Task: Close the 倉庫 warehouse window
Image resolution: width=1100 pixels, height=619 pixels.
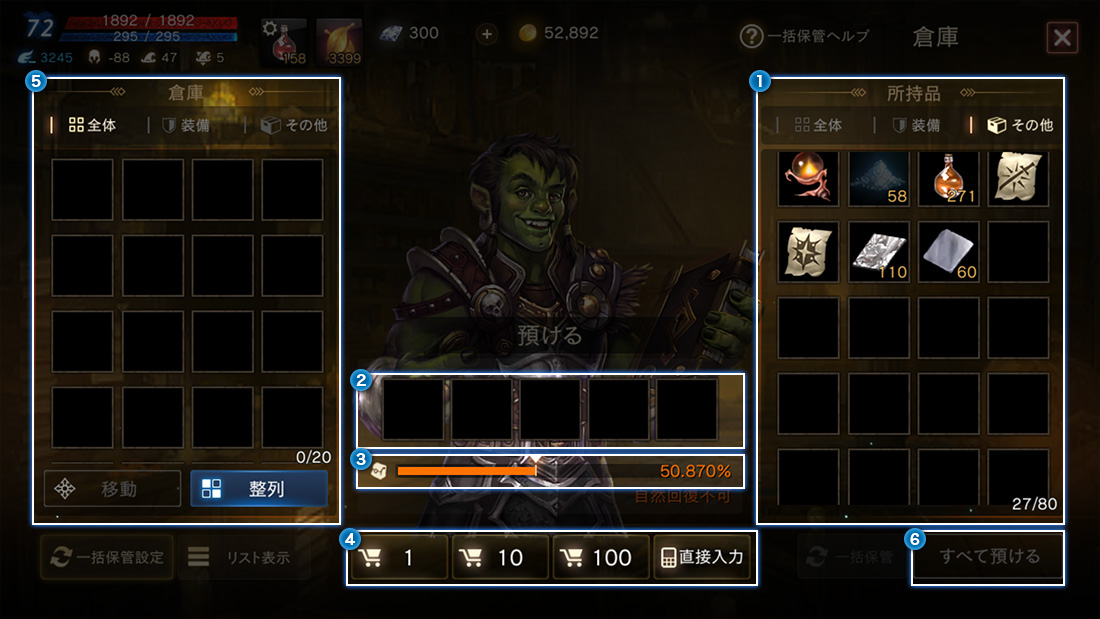Action: 1062,38
